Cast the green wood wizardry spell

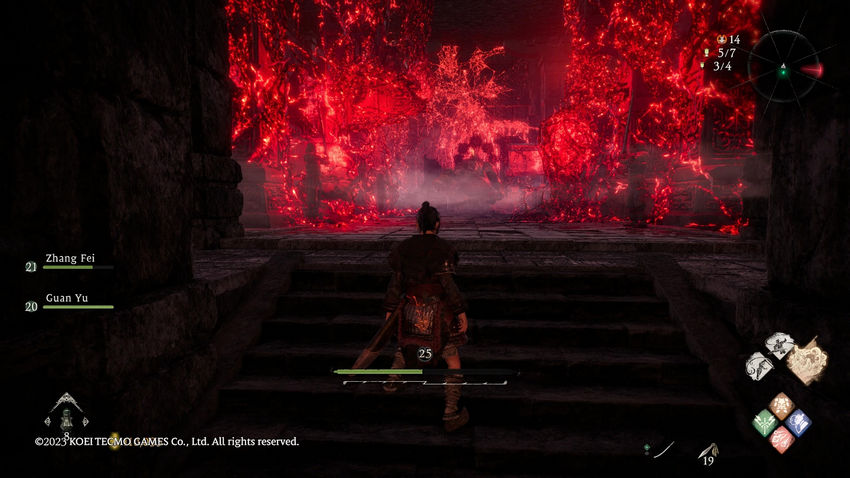coord(764,422)
